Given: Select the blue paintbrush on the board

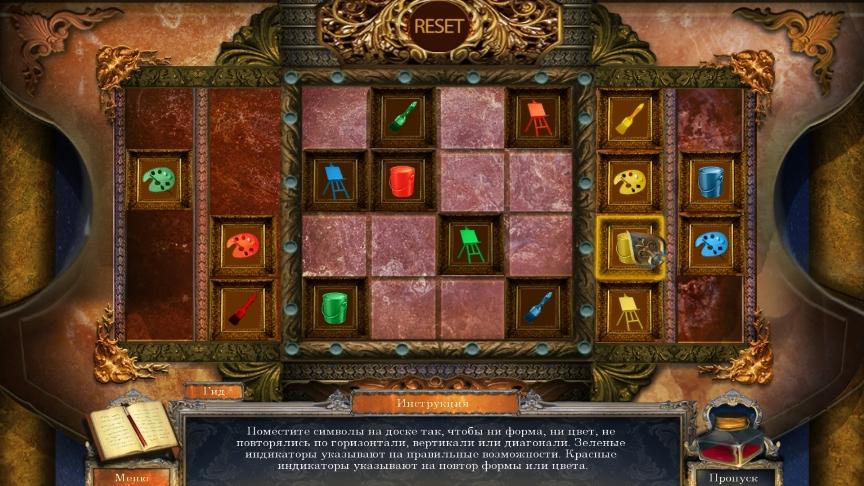Looking at the screenshot, I should click(x=537, y=308).
